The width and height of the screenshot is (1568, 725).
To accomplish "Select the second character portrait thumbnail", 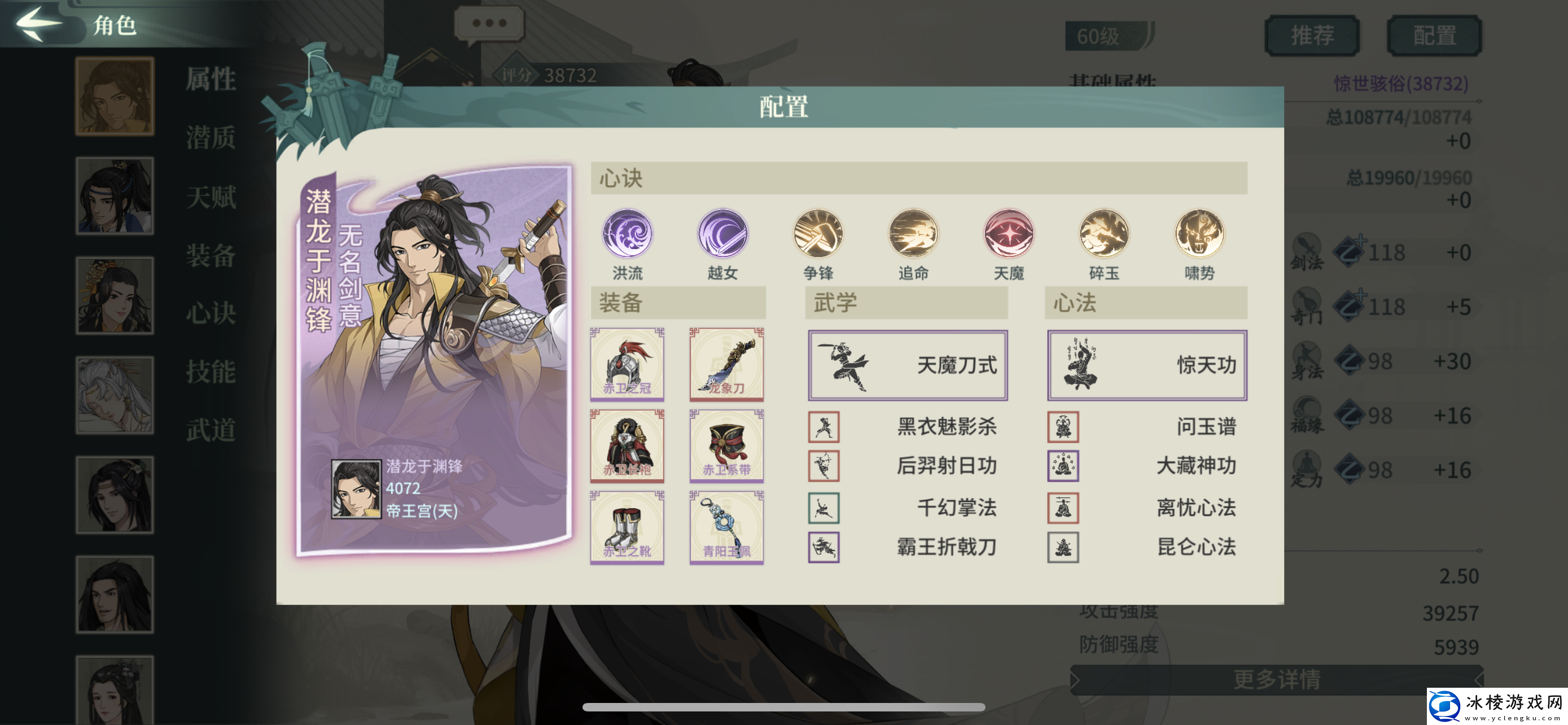I will (x=115, y=196).
